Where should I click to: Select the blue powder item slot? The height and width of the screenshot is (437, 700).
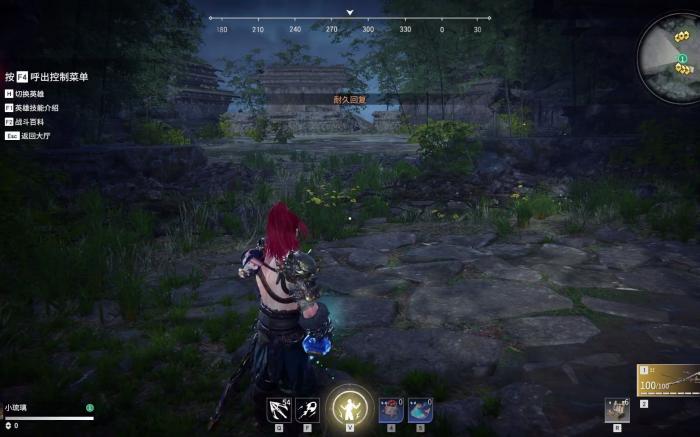419,408
